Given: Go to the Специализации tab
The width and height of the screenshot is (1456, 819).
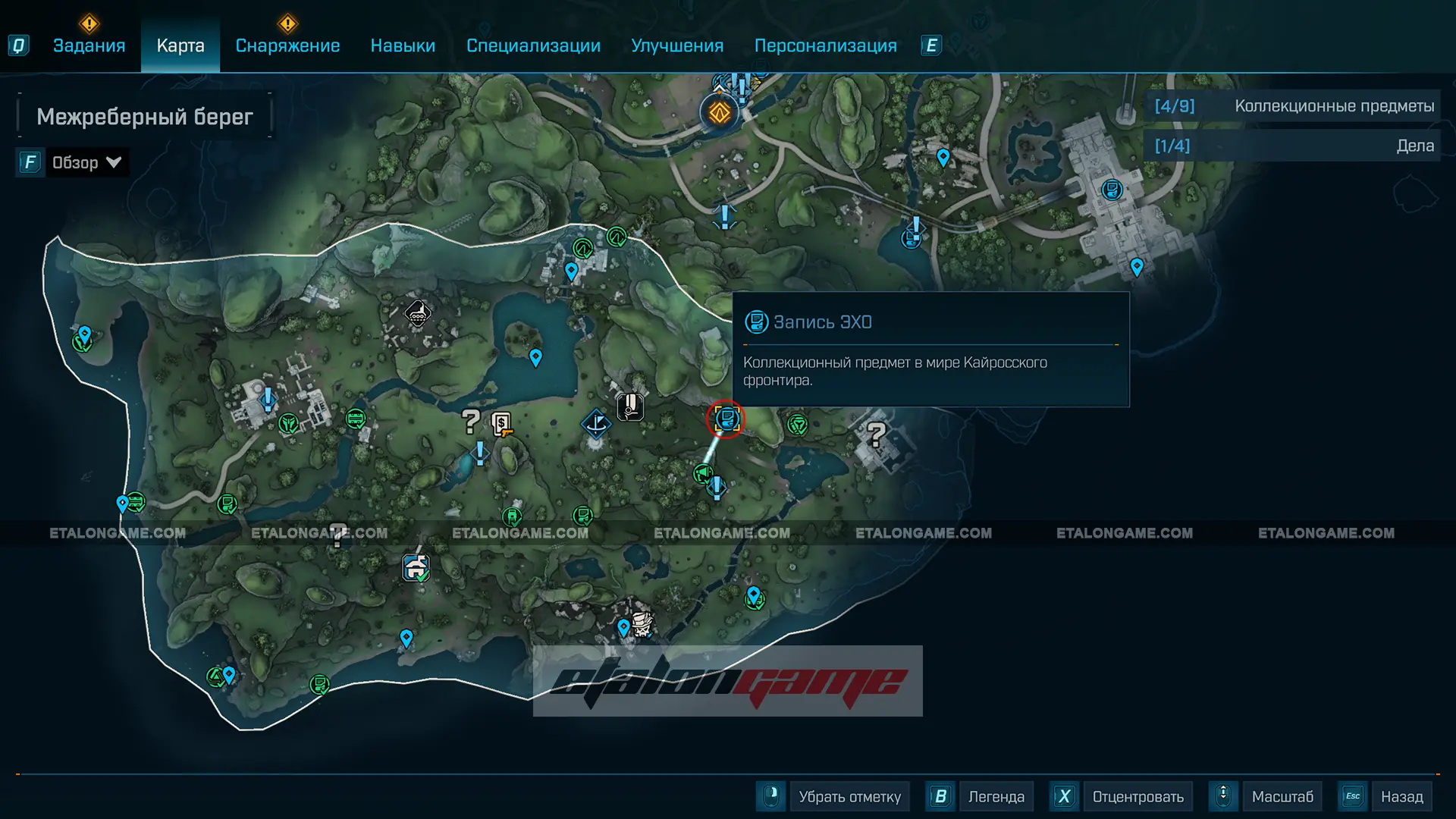Looking at the screenshot, I should point(533,45).
